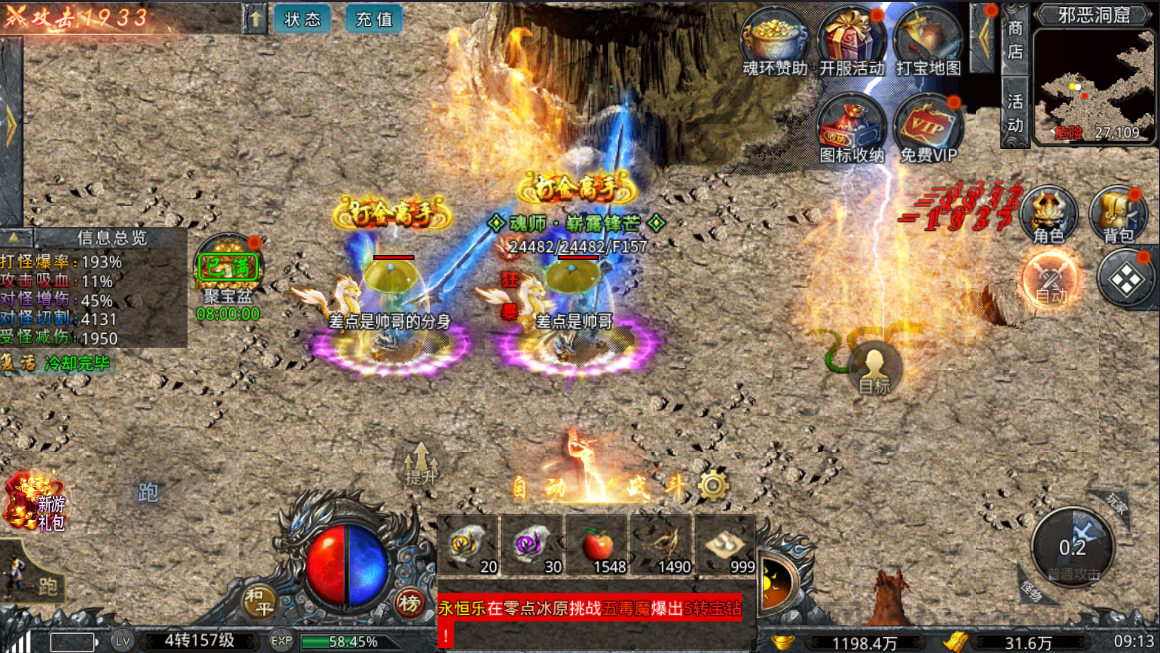The width and height of the screenshot is (1160, 653).
Task: Open the 新游礼包 gift pack
Action: tap(35, 501)
